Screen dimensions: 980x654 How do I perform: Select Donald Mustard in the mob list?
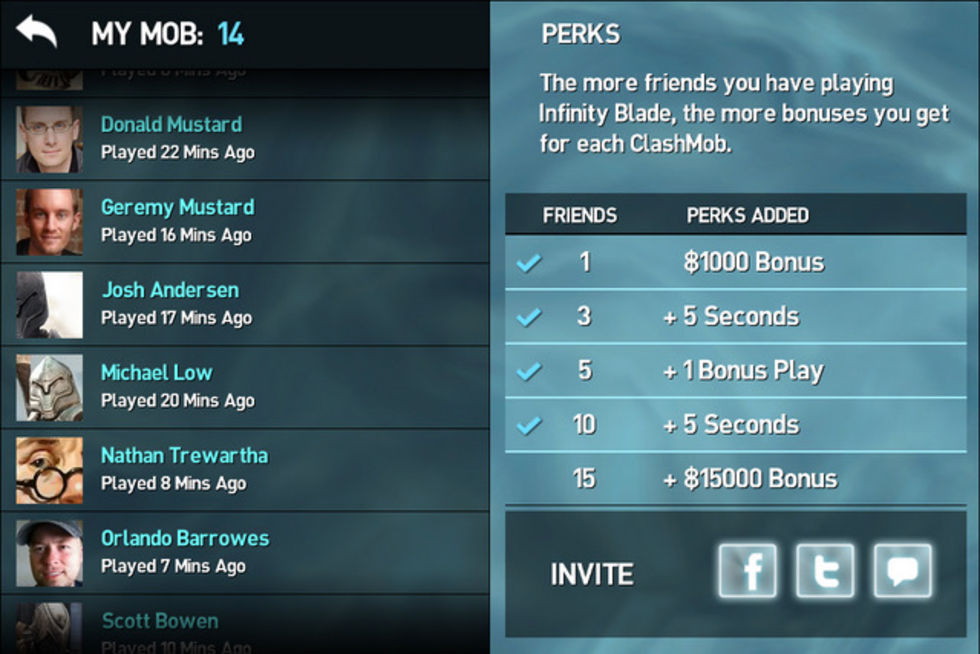tap(171, 125)
